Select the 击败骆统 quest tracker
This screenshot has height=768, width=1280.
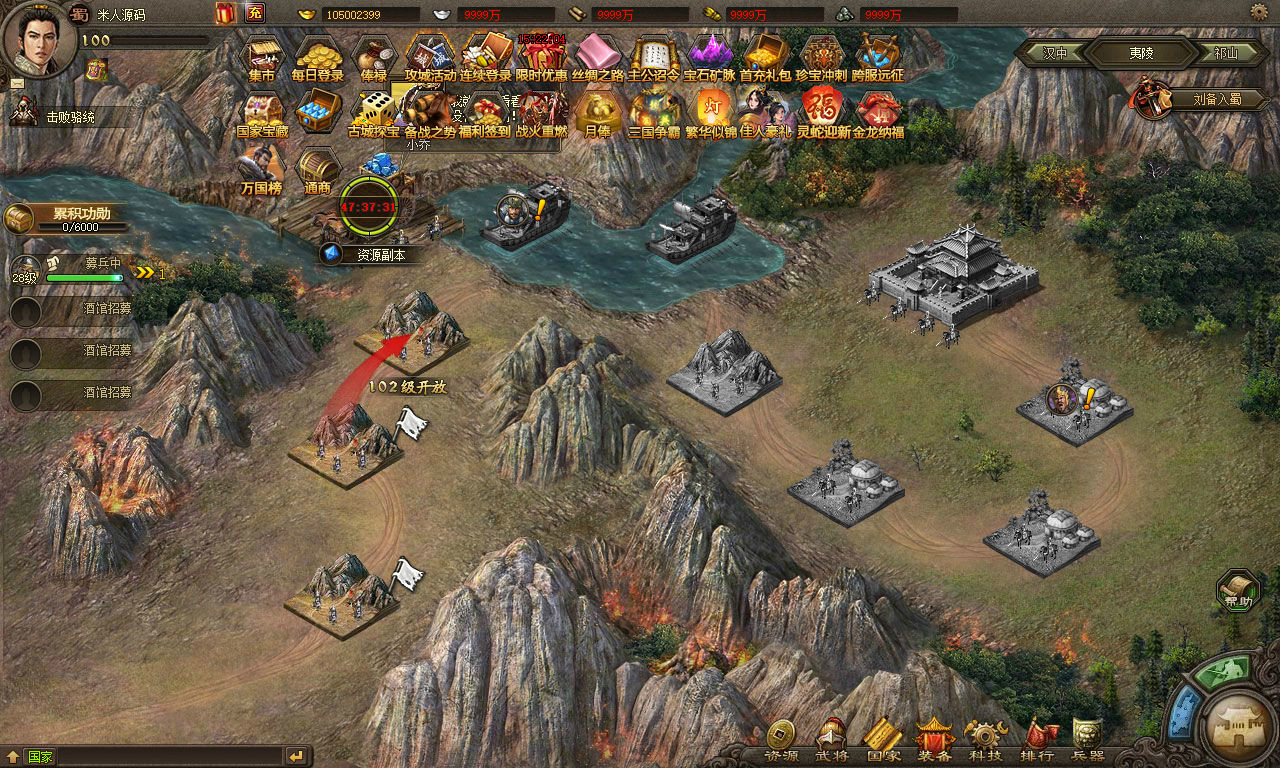tap(70, 116)
